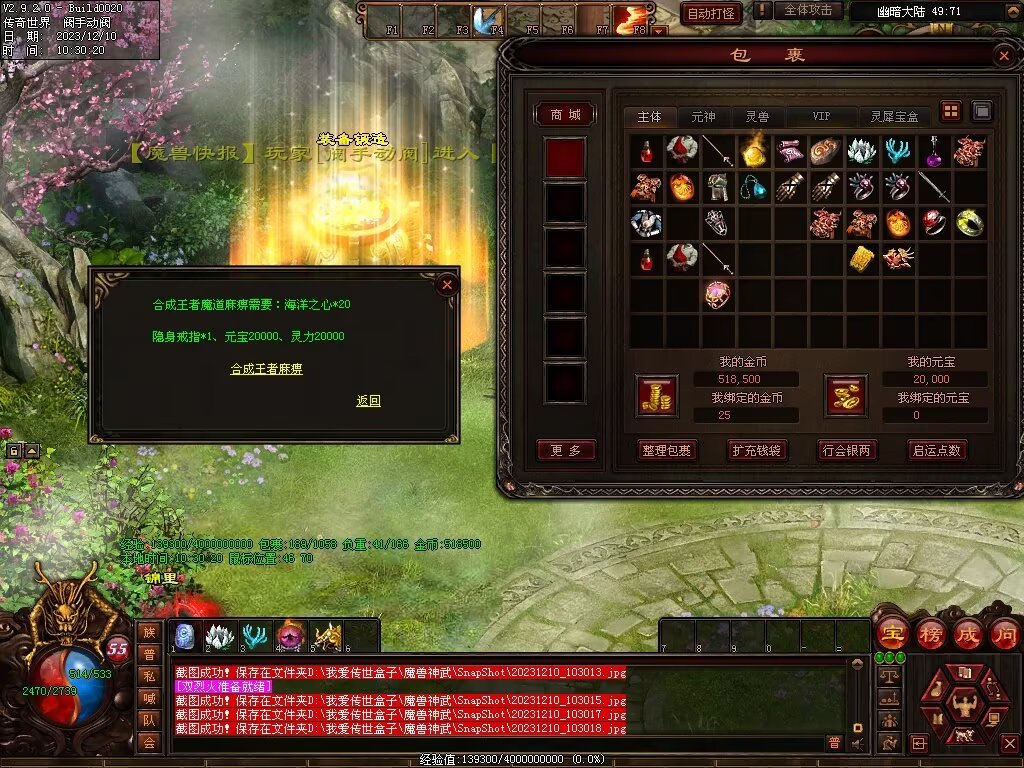Select the 全体攻击 attack mode button
The image size is (1024, 768).
[x=808, y=11]
